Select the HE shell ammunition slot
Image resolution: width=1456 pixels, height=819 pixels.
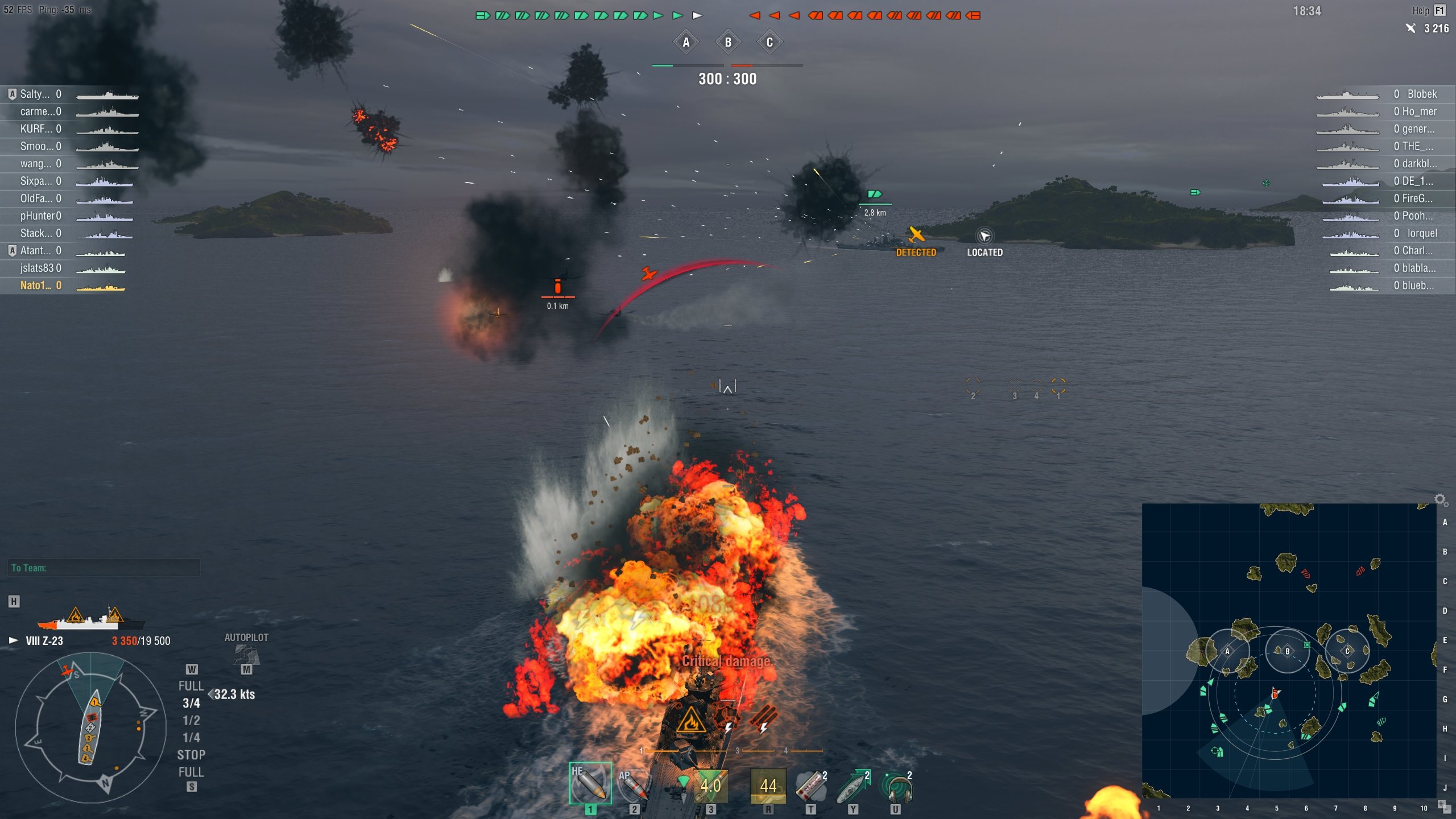click(590, 784)
